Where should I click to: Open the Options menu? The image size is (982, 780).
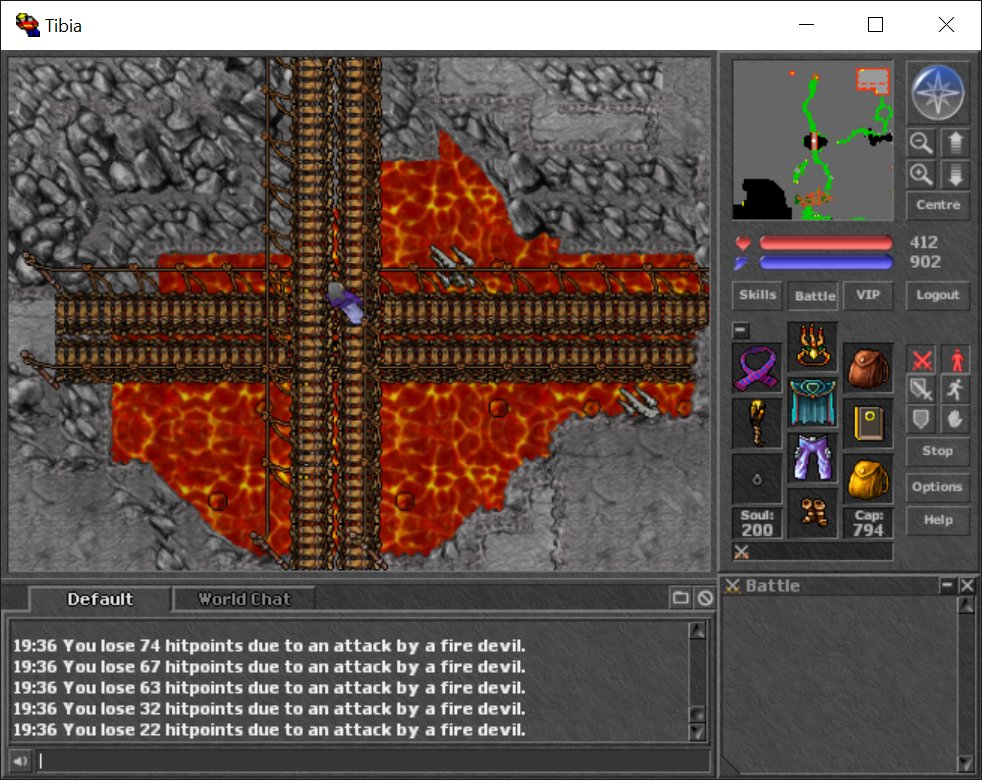(937, 487)
